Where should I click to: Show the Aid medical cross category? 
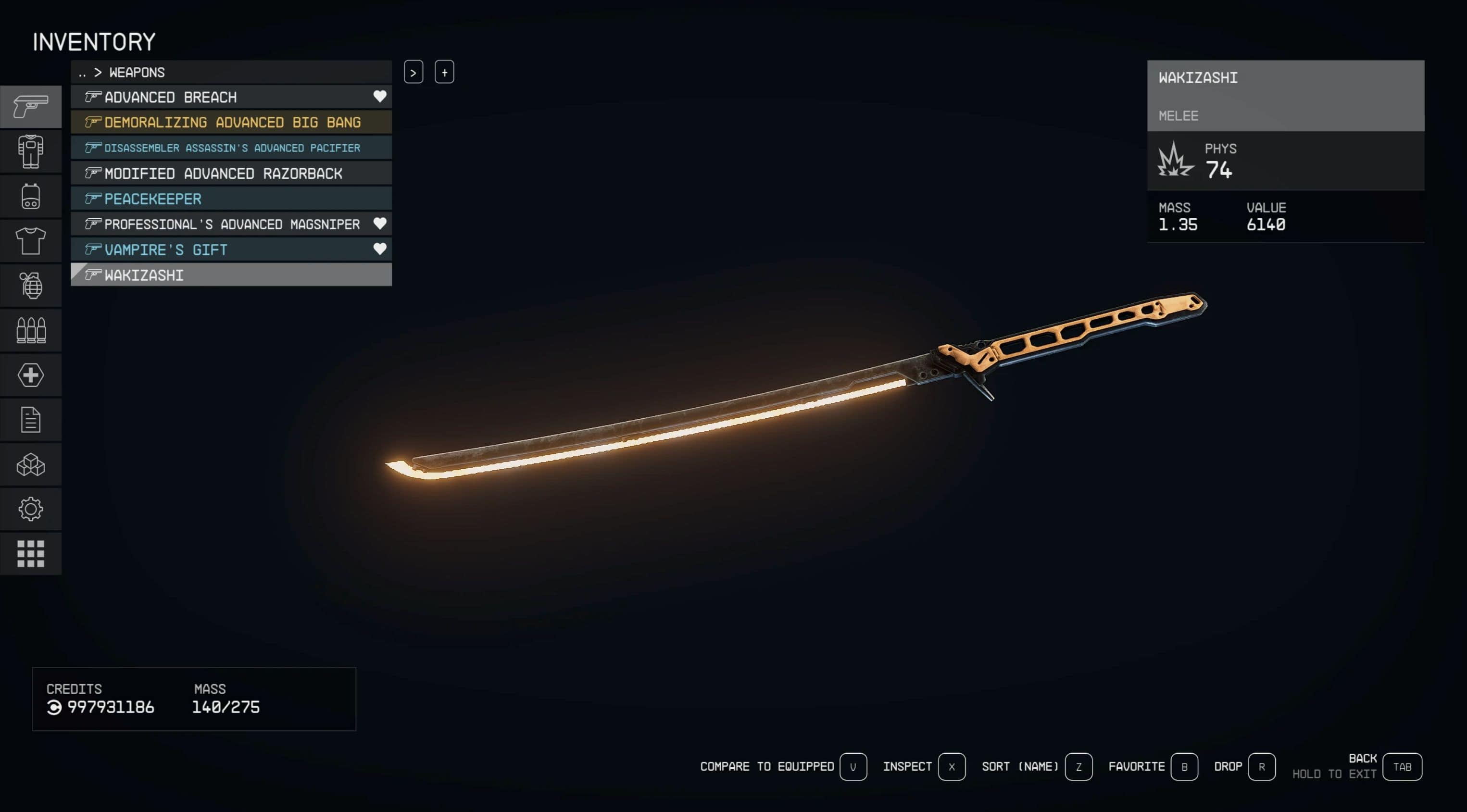click(31, 375)
